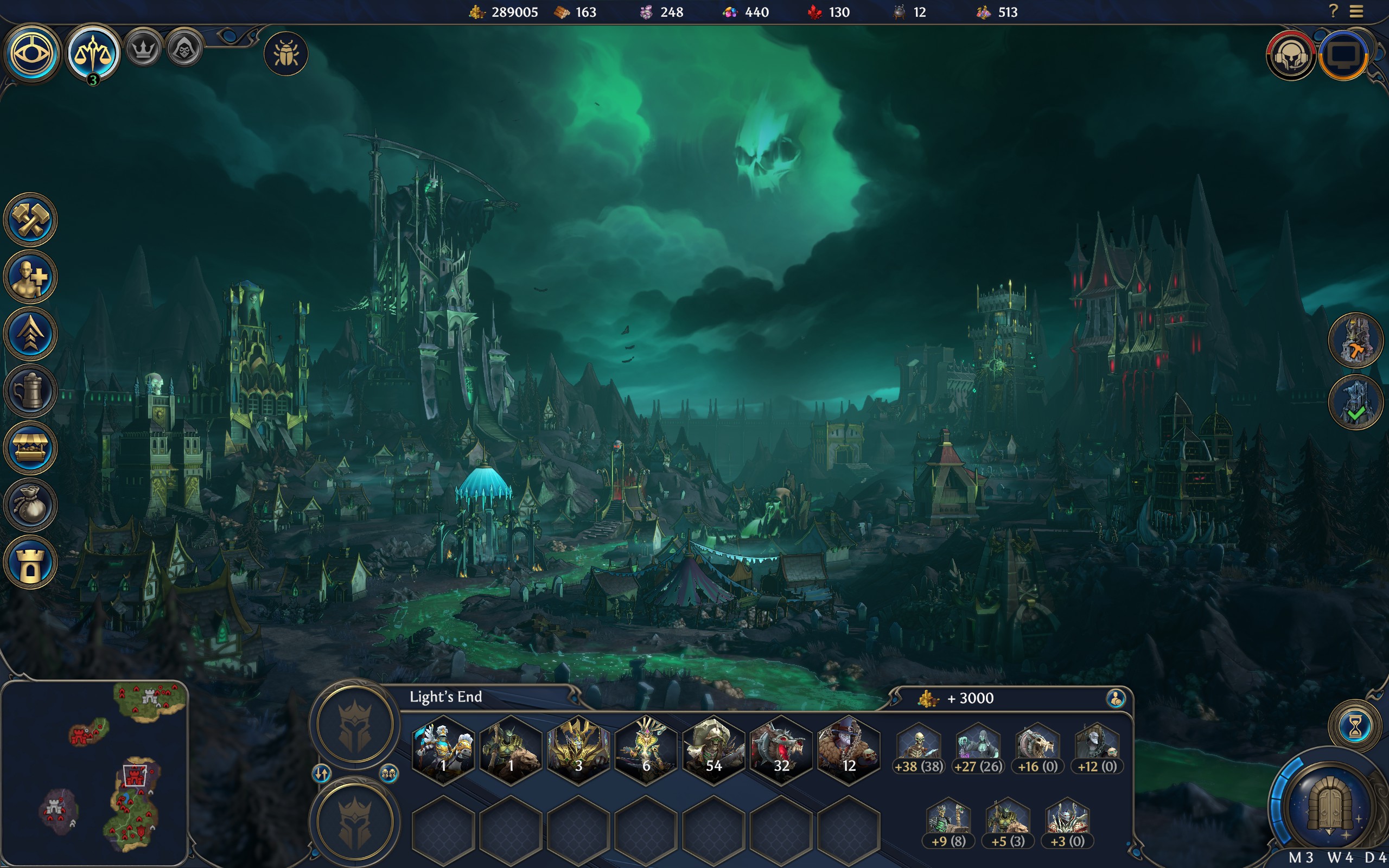
Task: Select the army stack of 54 units
Action: 713,750
